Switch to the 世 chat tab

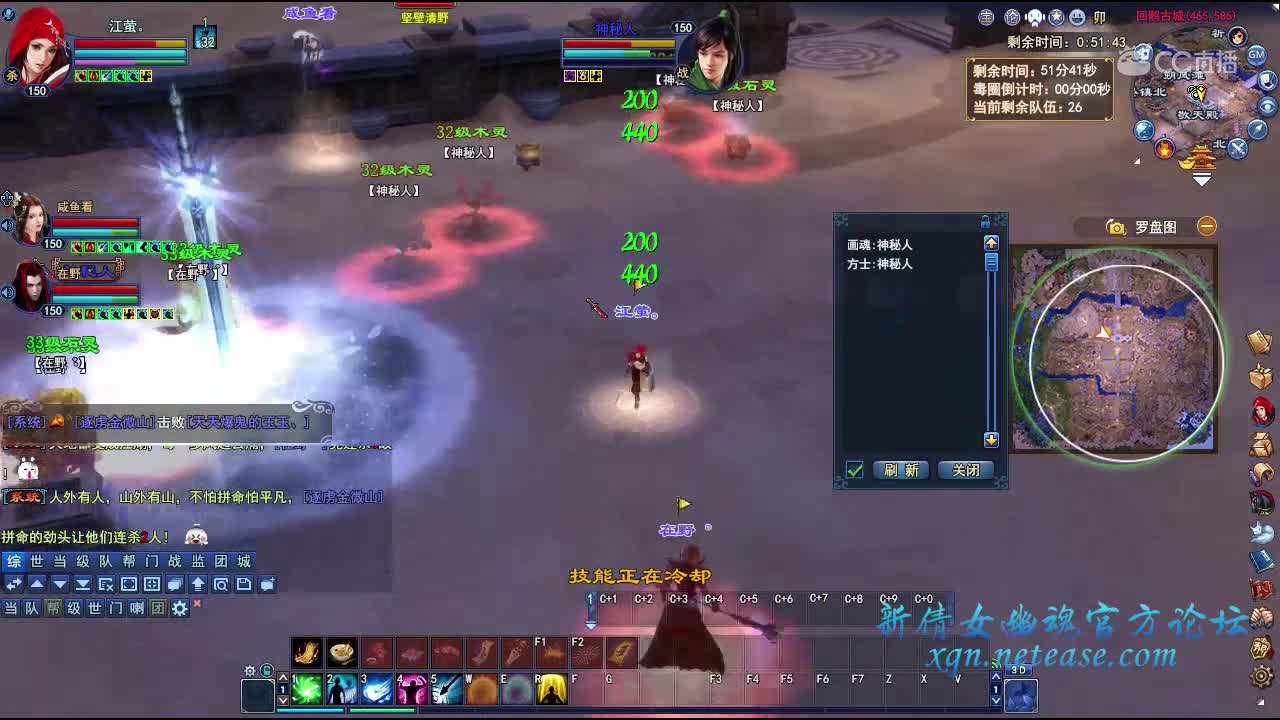[x=36, y=560]
